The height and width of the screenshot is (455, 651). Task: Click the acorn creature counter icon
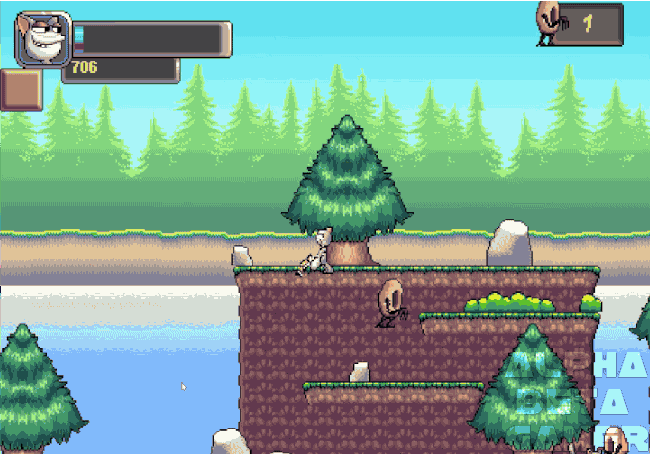click(549, 21)
